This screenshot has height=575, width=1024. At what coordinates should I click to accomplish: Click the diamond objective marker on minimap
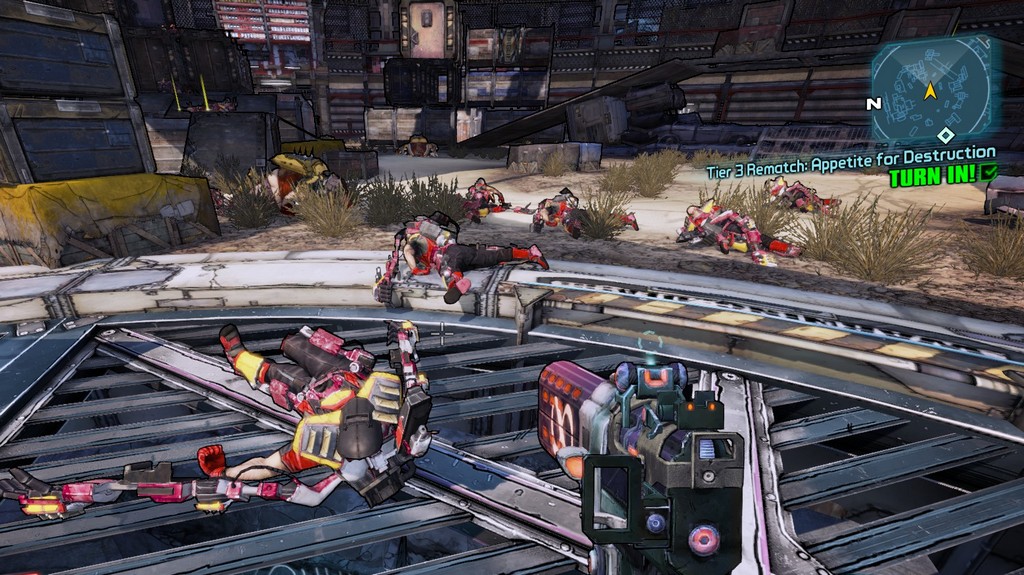[x=945, y=135]
